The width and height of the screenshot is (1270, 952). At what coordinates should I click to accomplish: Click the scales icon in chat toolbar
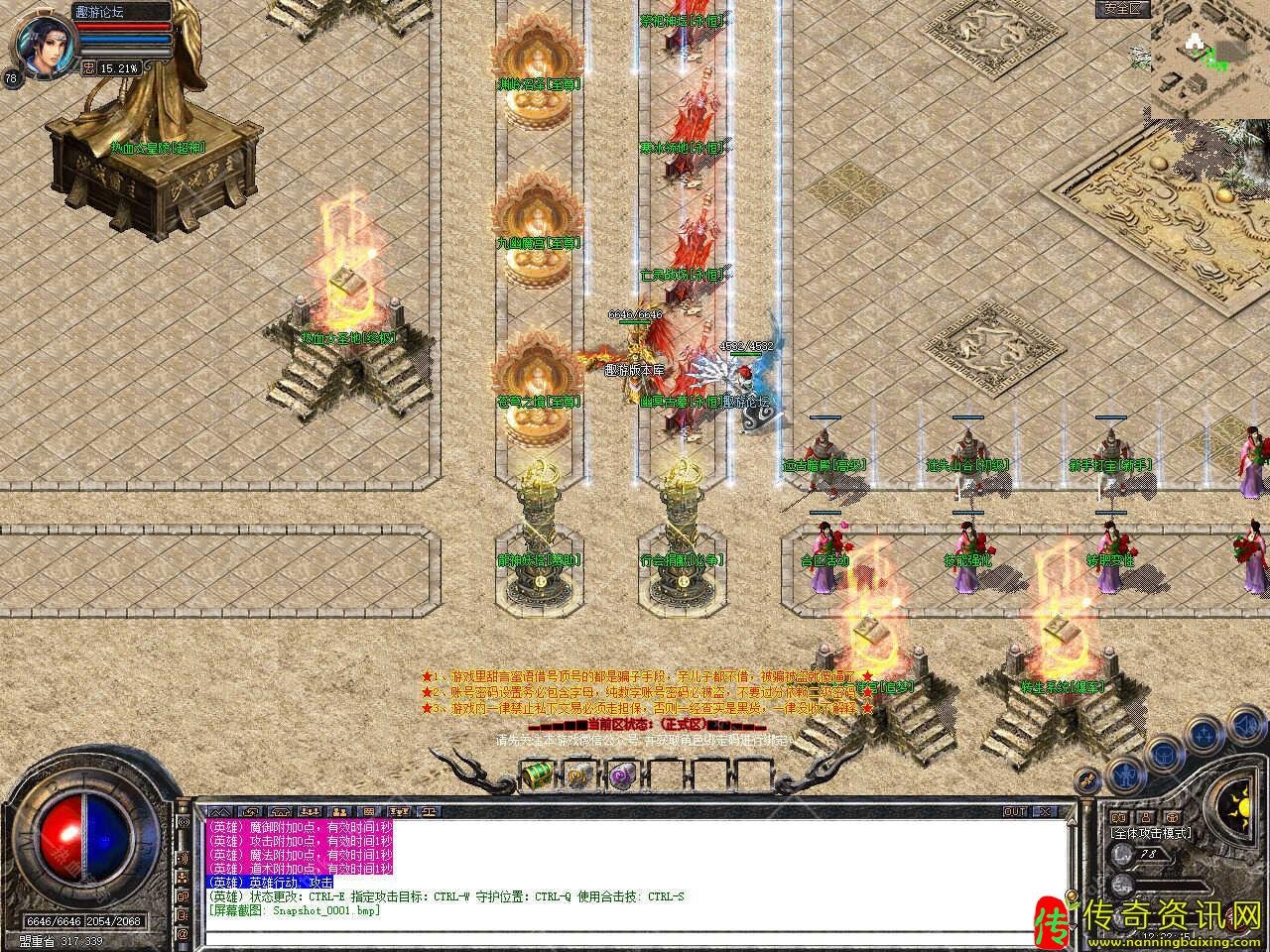[x=429, y=811]
